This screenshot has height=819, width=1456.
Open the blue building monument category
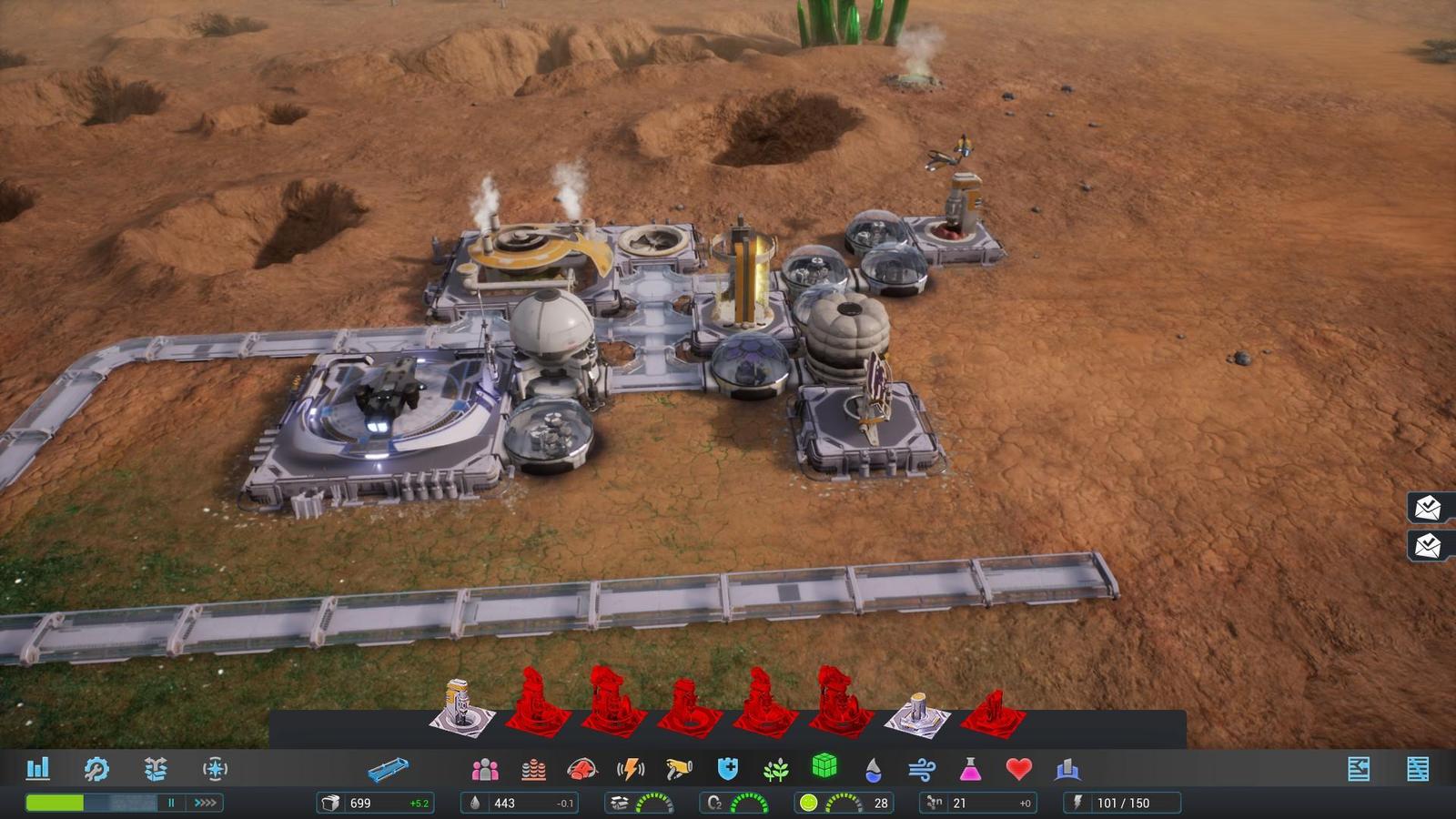coord(1067,770)
